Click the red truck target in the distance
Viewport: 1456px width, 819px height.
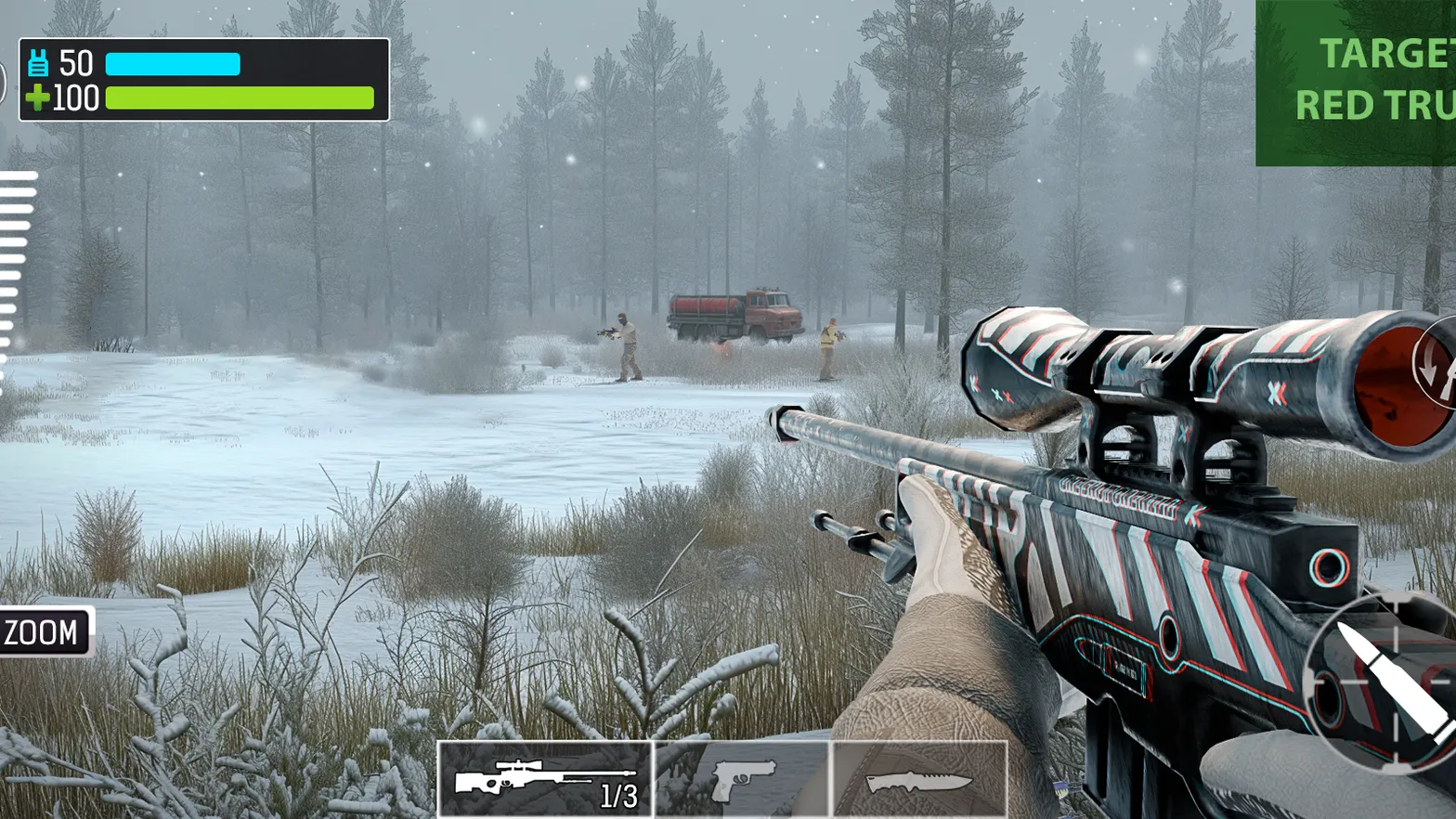(734, 316)
